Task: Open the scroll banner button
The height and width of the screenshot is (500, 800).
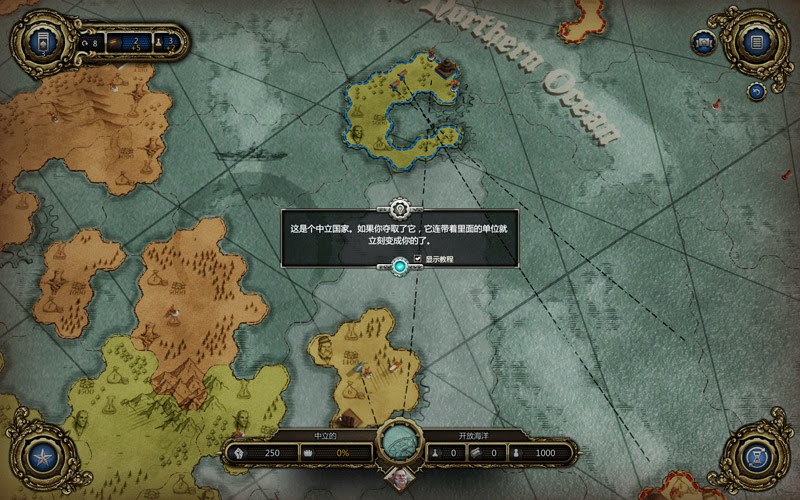Action: (704, 43)
